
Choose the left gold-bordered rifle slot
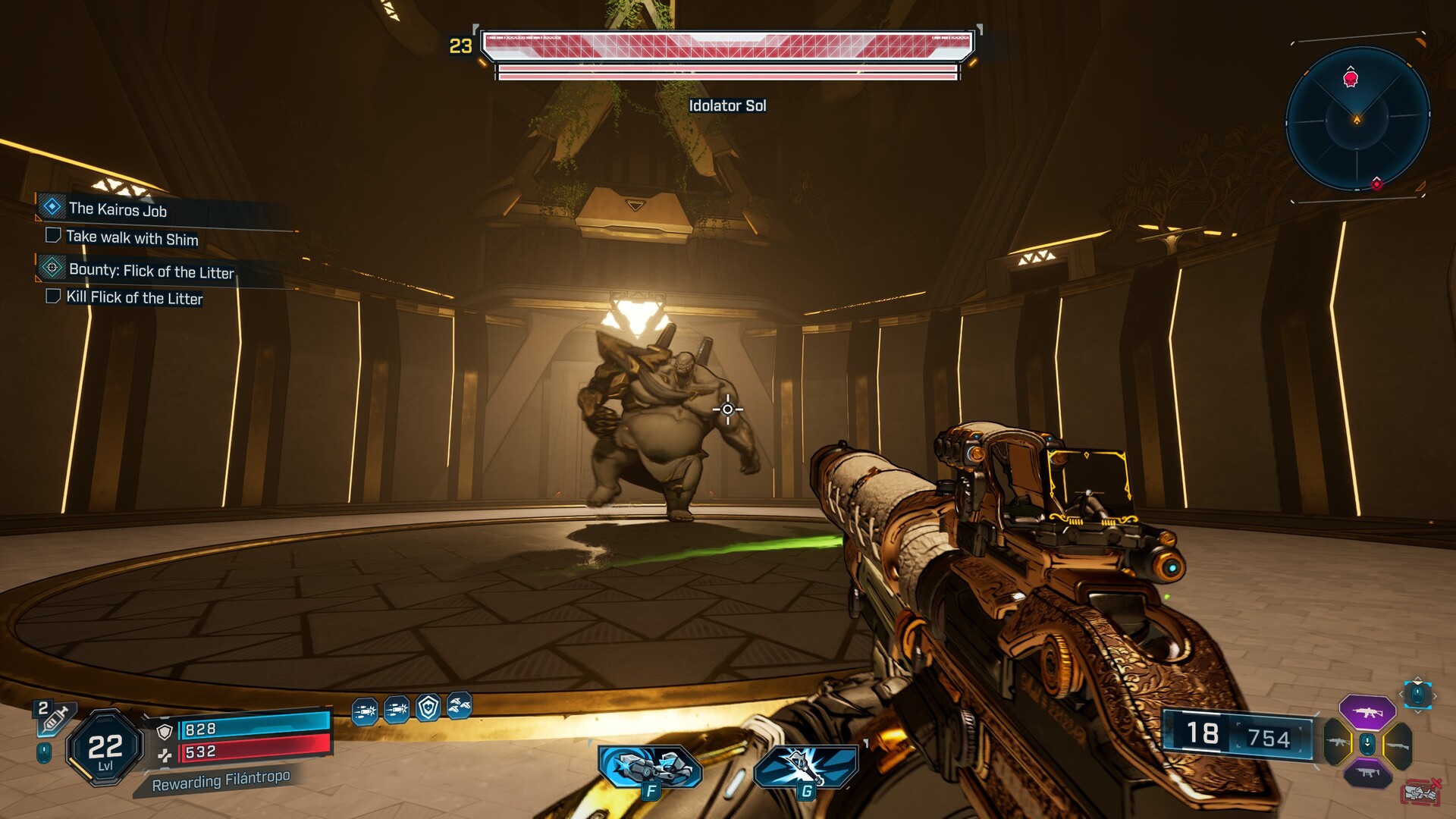point(1338,742)
